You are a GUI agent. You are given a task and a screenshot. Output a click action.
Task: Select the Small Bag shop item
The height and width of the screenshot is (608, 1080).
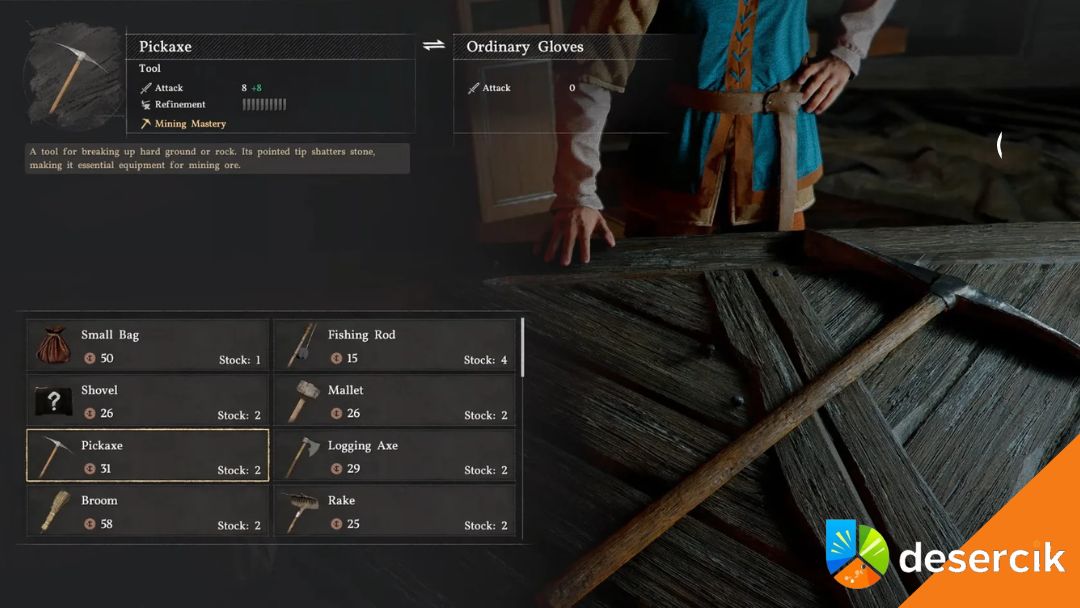pos(147,345)
